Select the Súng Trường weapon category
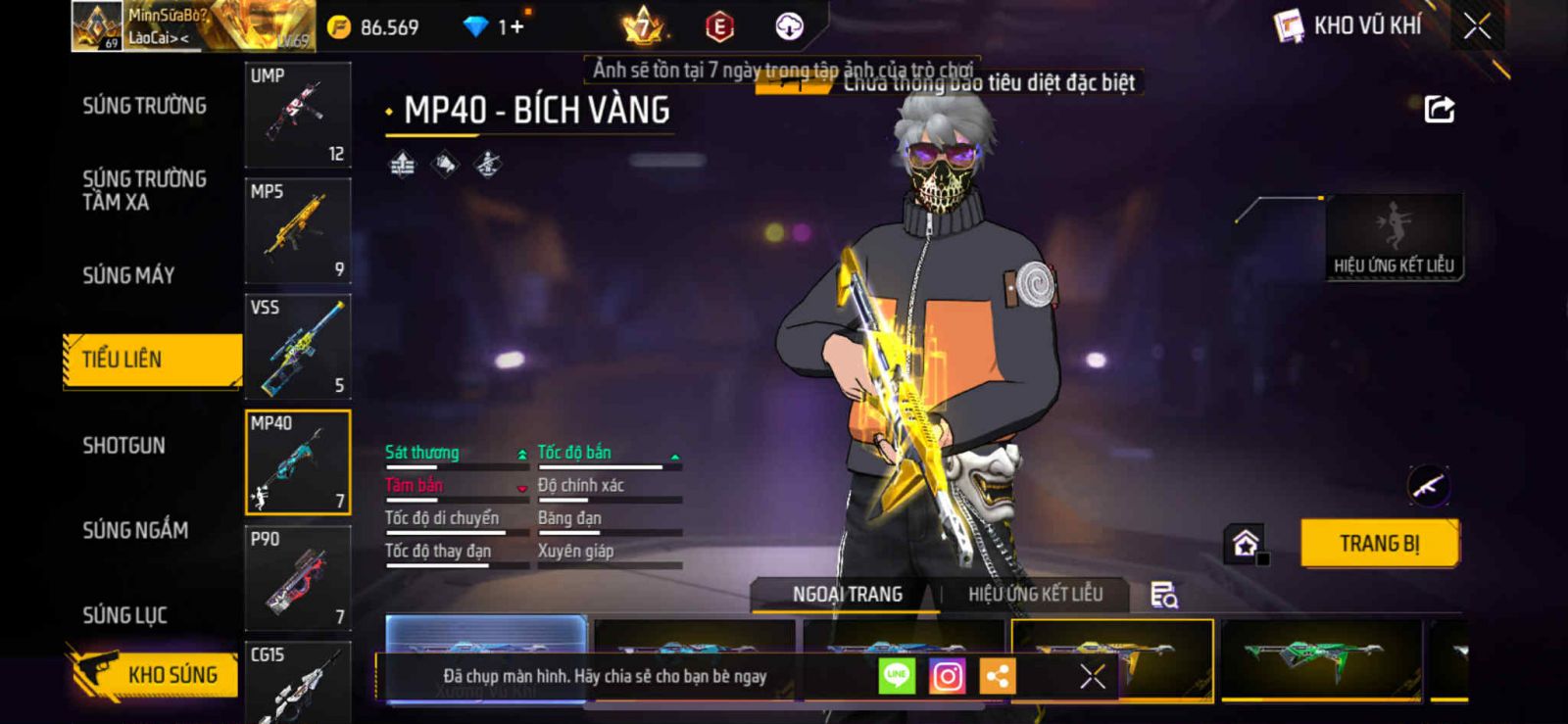Viewport: 1568px width, 724px height. (144, 106)
